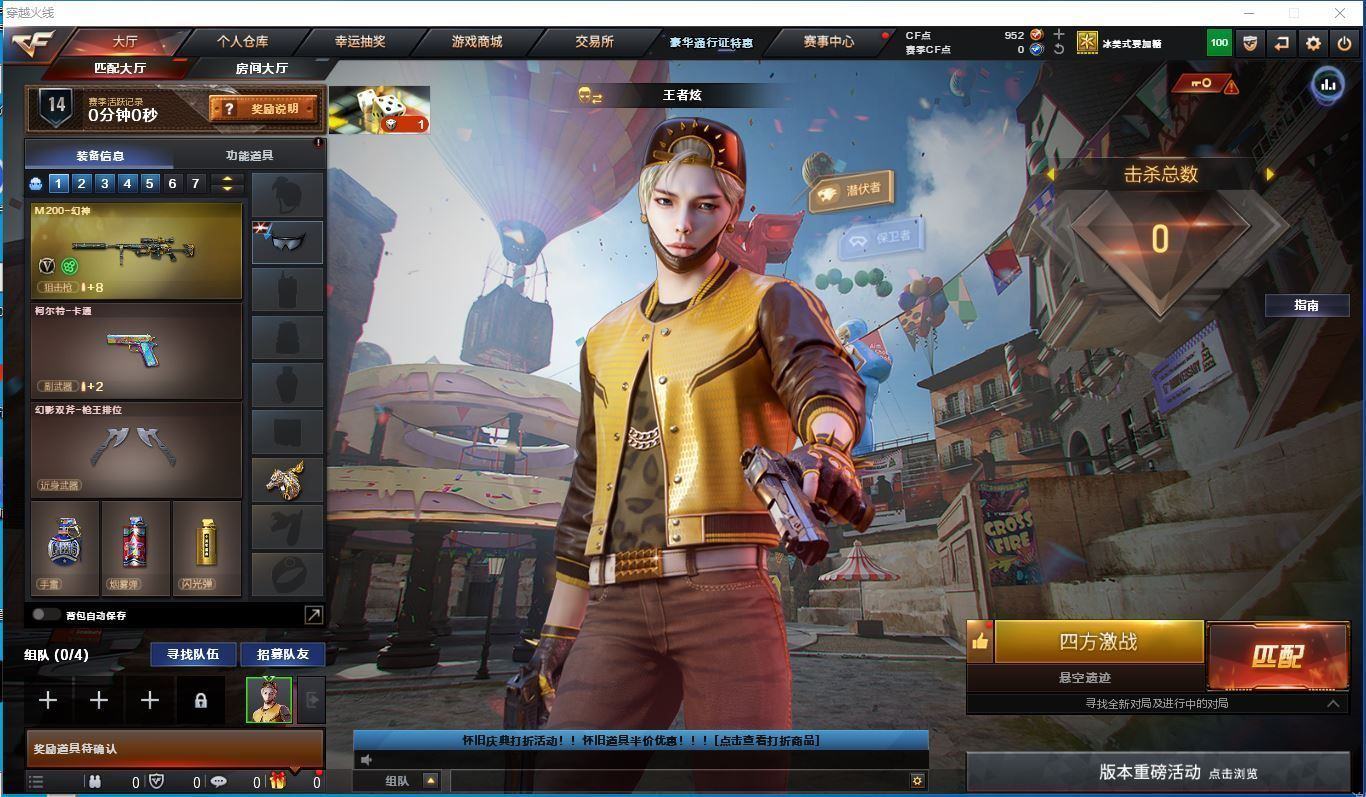Screen dimensions: 1366x797
Task: Click the 招募队友 recruit teammates button
Action: pyautogui.click(x=283, y=654)
